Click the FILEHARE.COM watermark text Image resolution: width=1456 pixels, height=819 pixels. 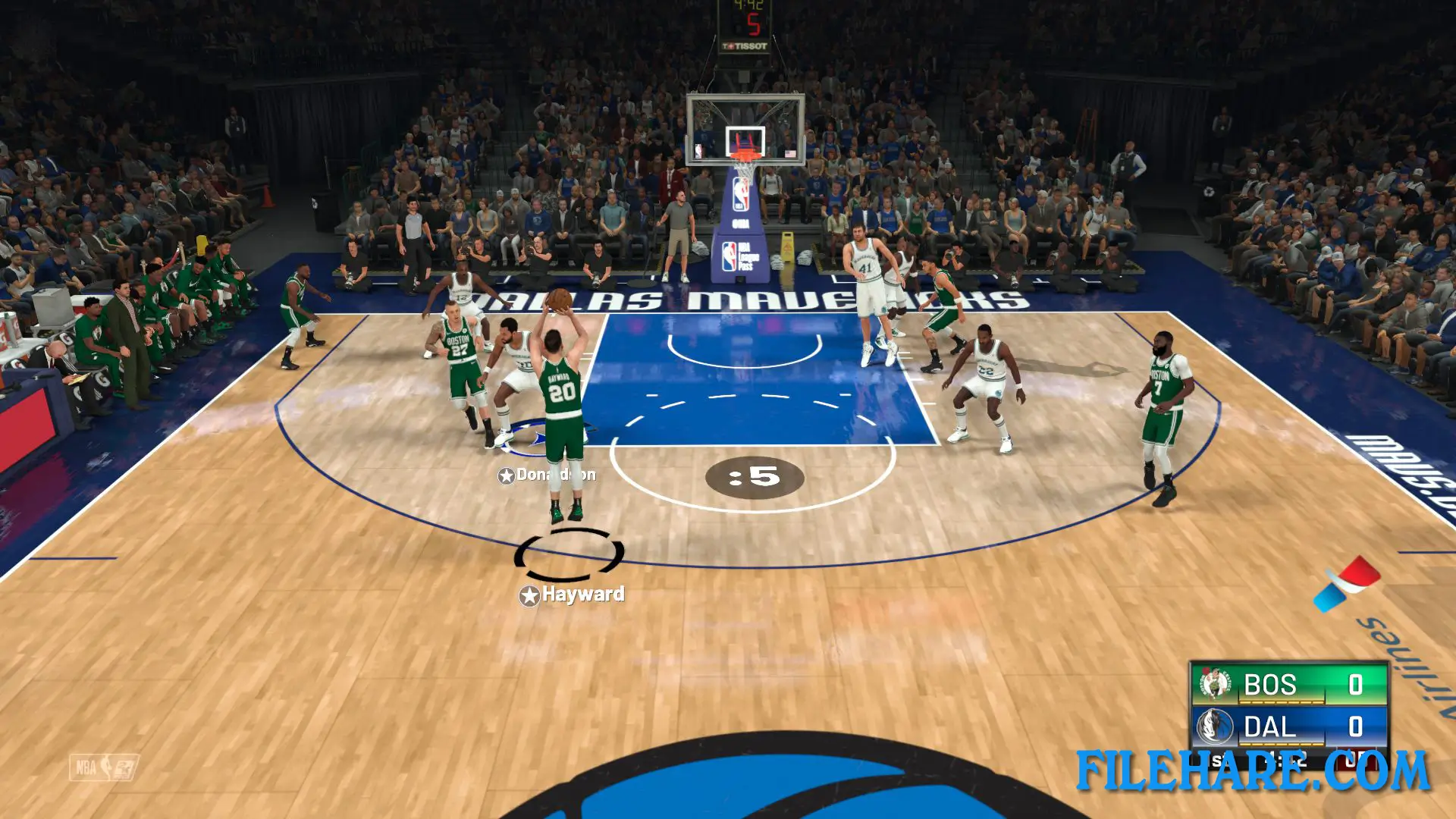[1253, 772]
